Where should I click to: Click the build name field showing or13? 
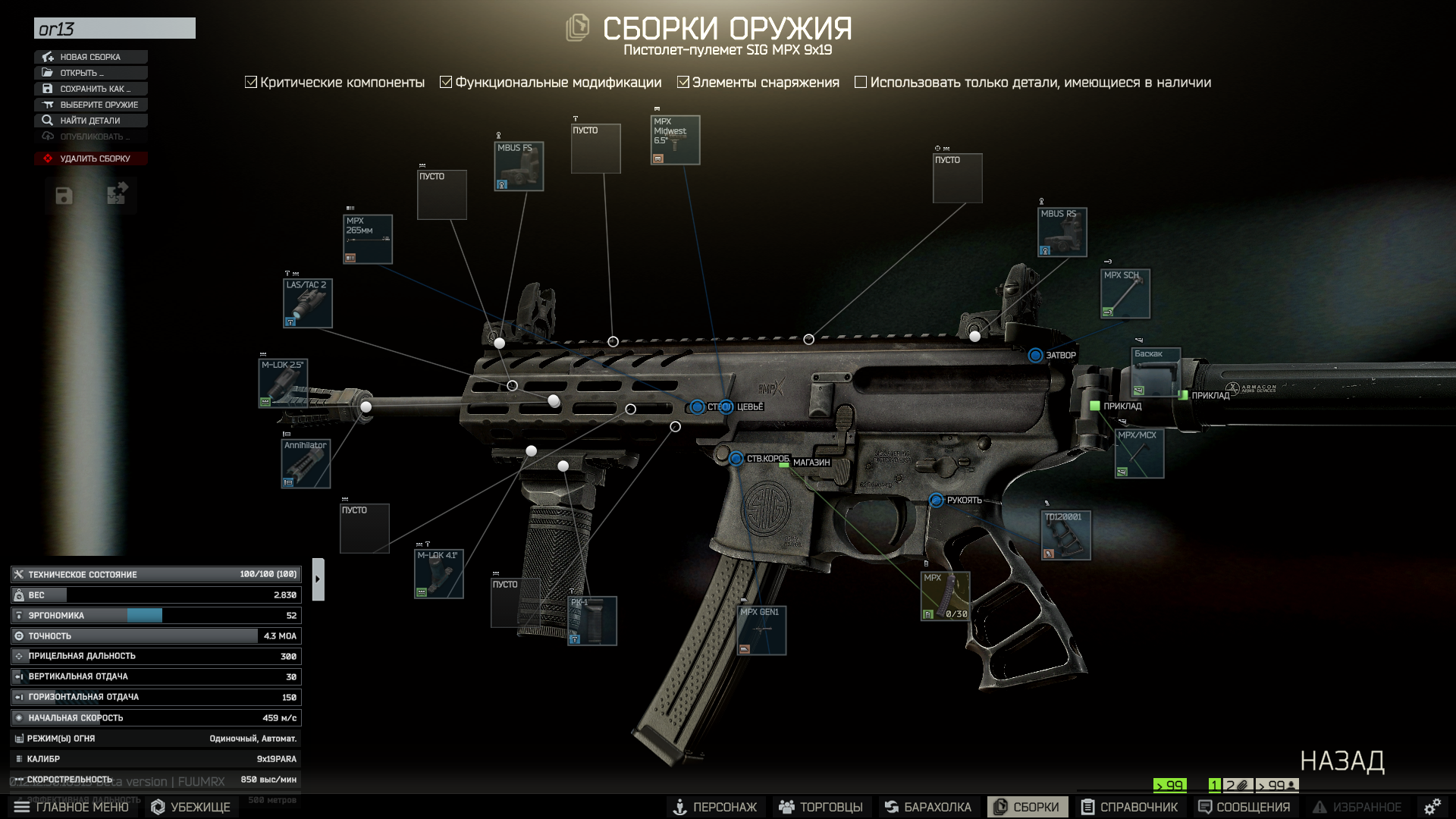click(114, 28)
